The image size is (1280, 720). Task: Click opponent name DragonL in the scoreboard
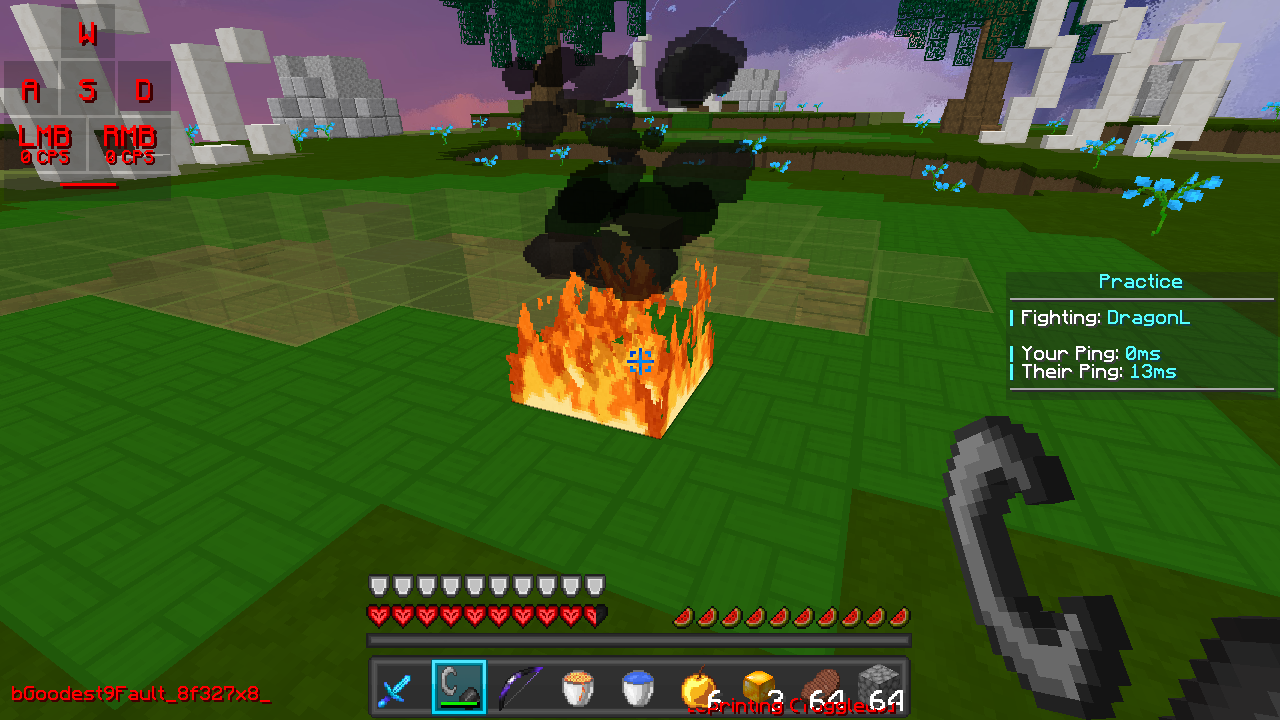(1148, 317)
